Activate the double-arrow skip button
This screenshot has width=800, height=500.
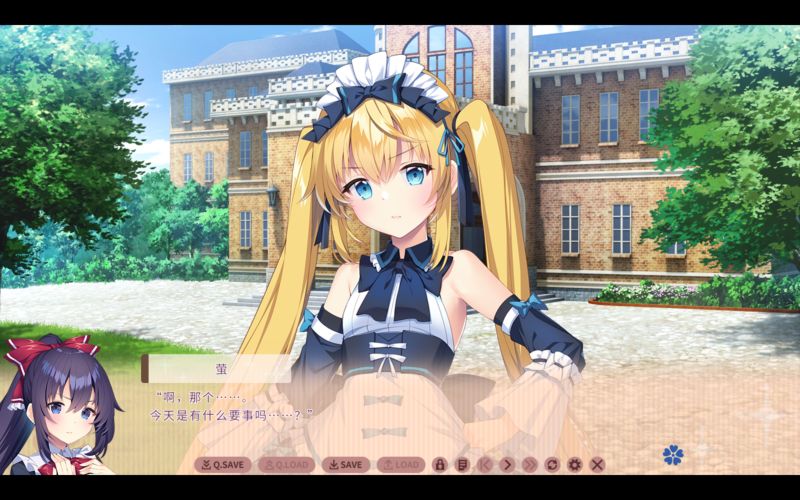click(x=529, y=464)
